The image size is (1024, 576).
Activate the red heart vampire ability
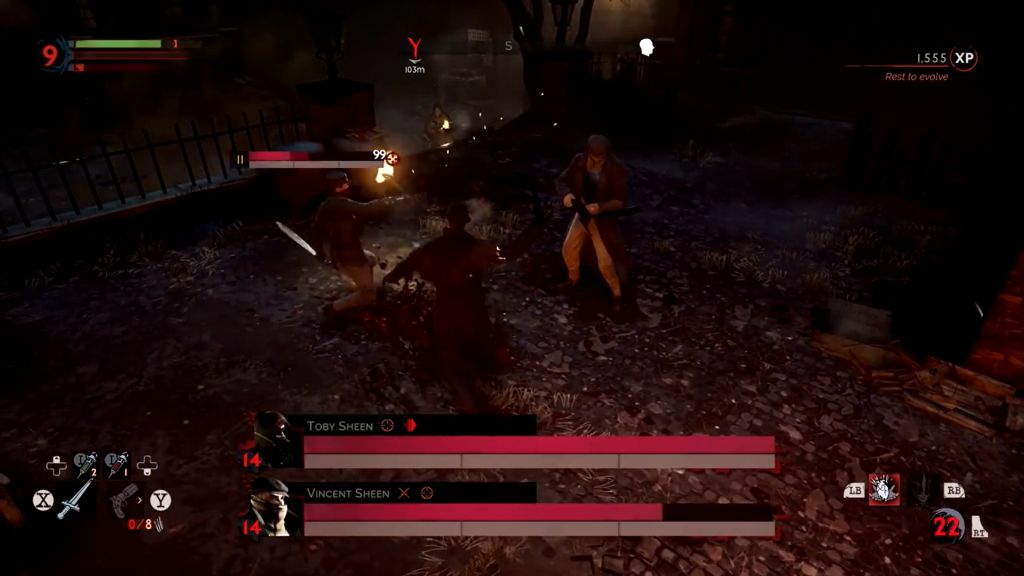pyautogui.click(x=883, y=489)
